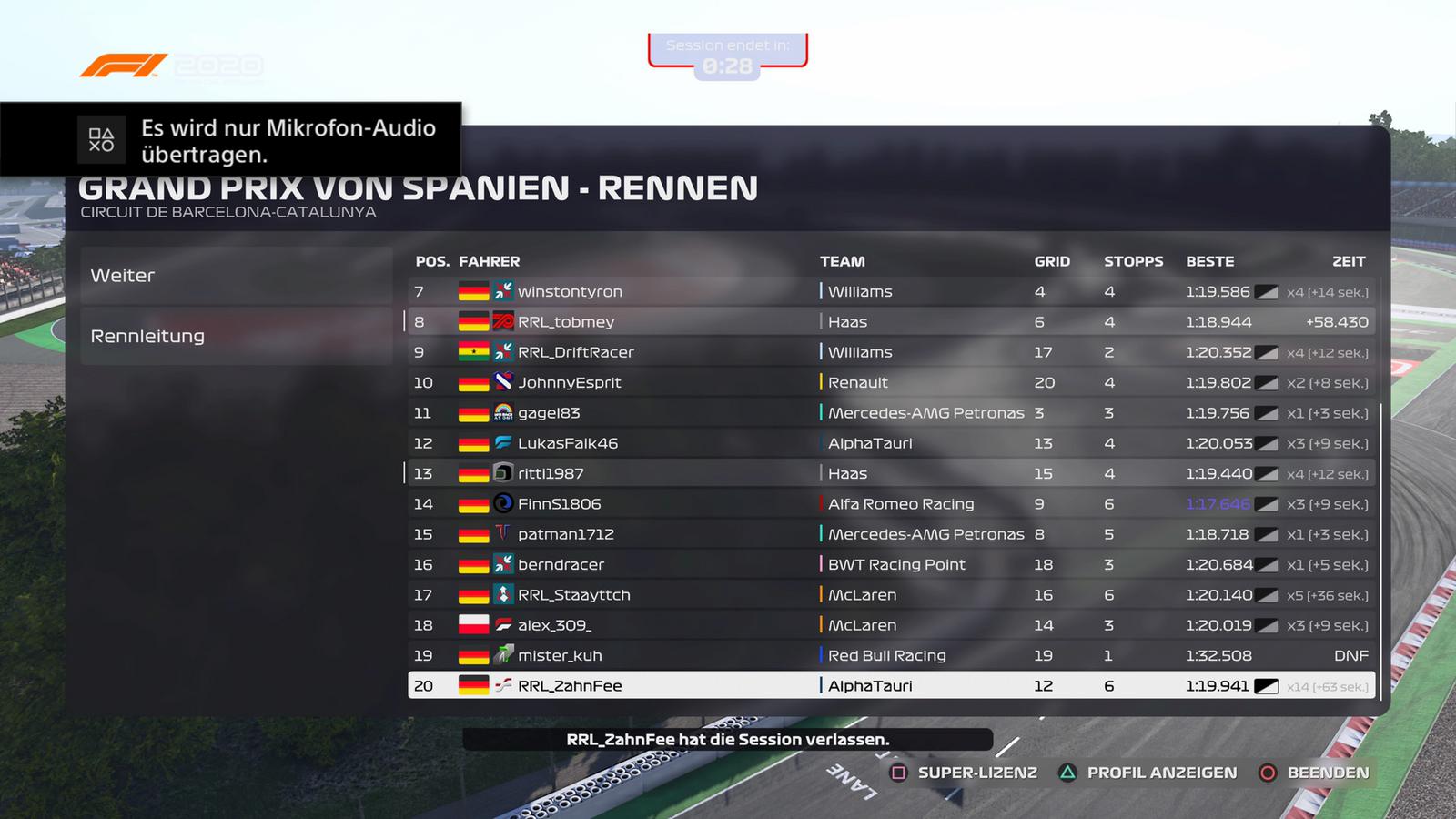Select FinnS1806's result row
The height and width of the screenshot is (819, 1456).
[888, 504]
